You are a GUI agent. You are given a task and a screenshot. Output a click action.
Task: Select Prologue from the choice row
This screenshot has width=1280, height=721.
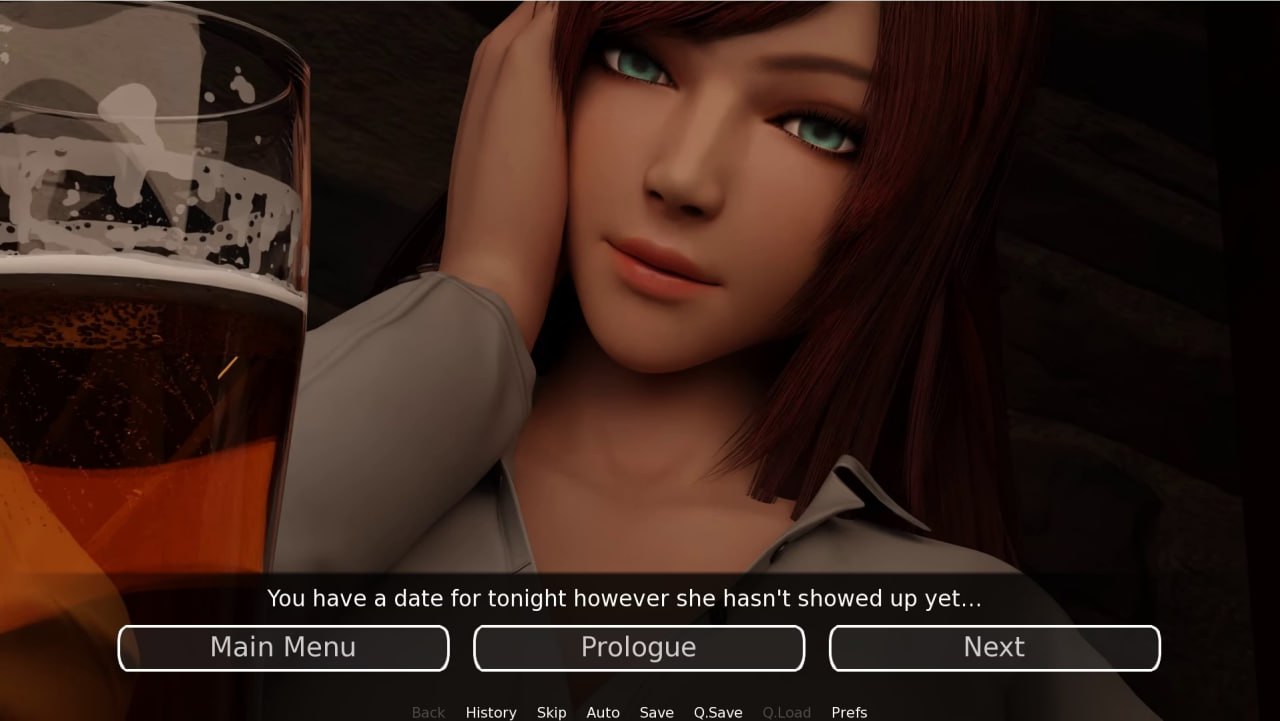639,647
